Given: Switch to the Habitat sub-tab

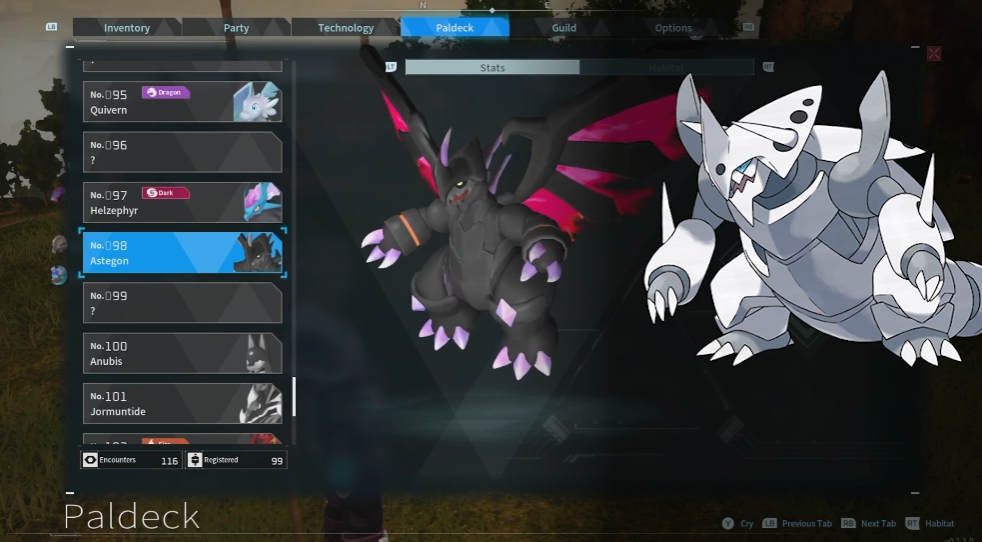Looking at the screenshot, I should coord(666,68).
